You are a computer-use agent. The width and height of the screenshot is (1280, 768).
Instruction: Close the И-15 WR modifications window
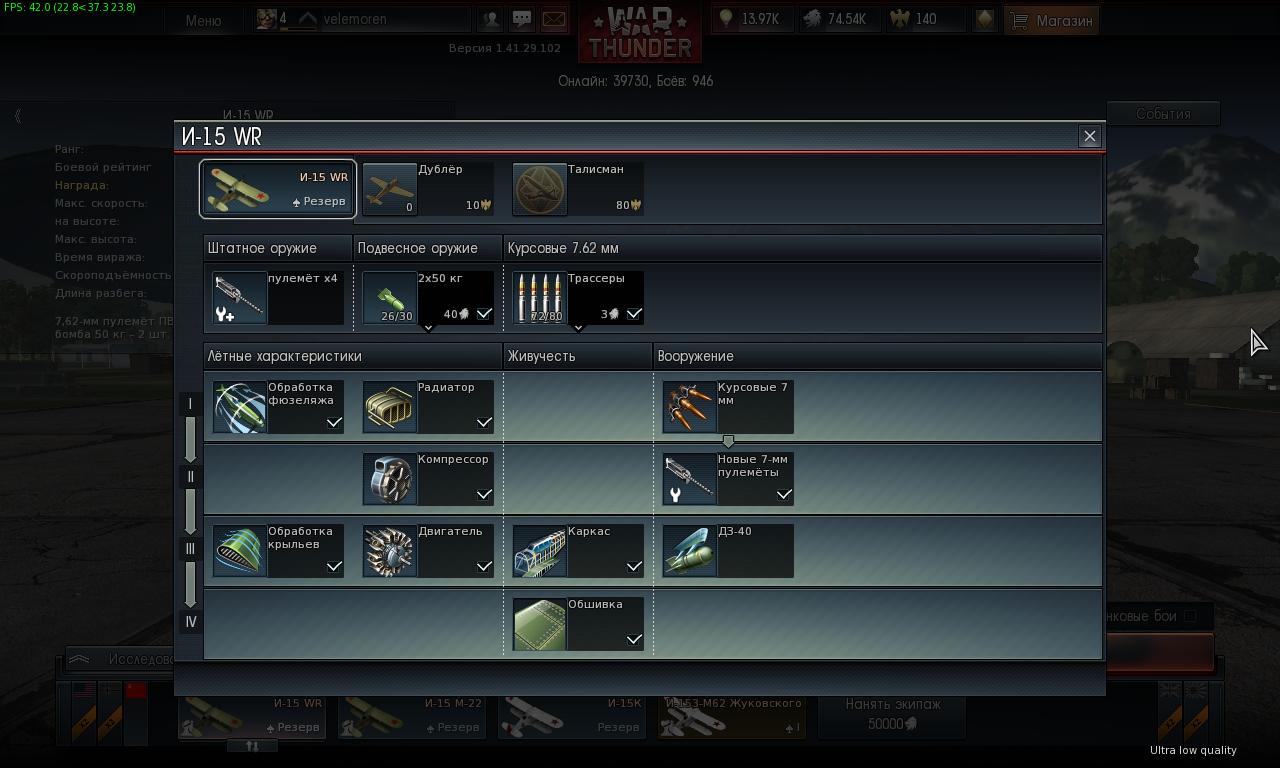tap(1090, 136)
